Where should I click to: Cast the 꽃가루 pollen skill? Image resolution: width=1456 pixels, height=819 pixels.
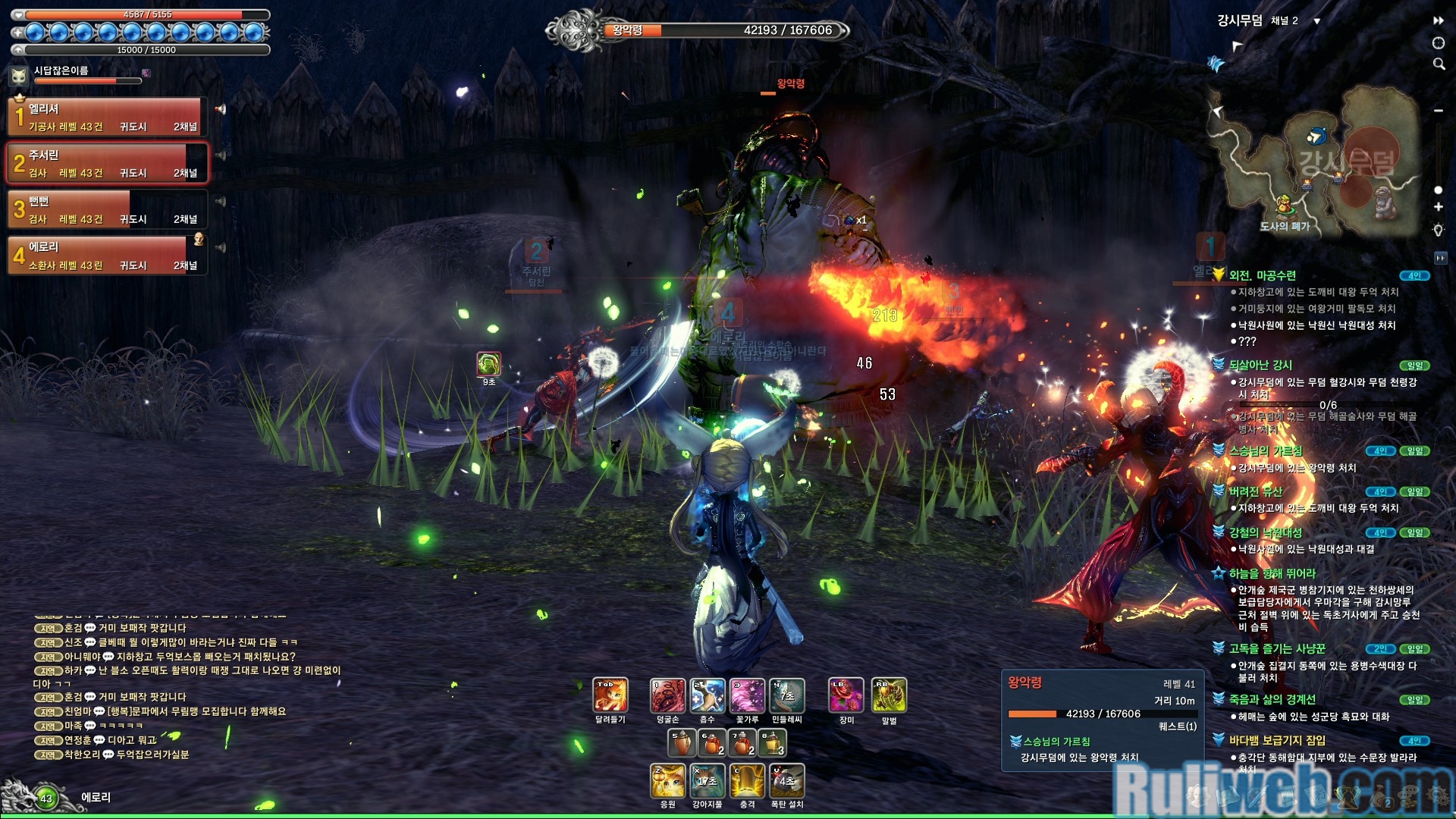[x=747, y=696]
